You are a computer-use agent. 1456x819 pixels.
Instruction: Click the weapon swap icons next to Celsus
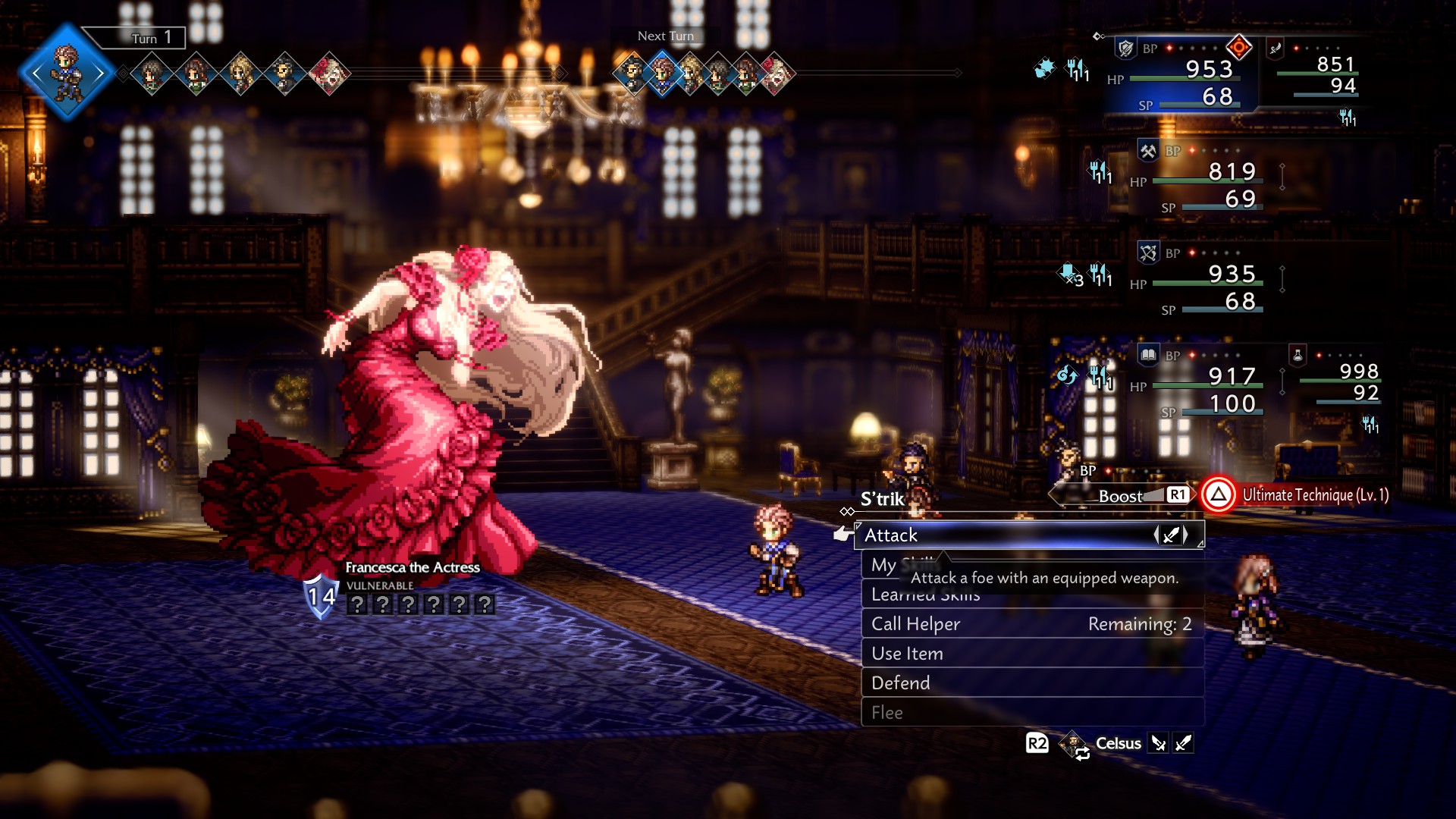(x=1172, y=743)
